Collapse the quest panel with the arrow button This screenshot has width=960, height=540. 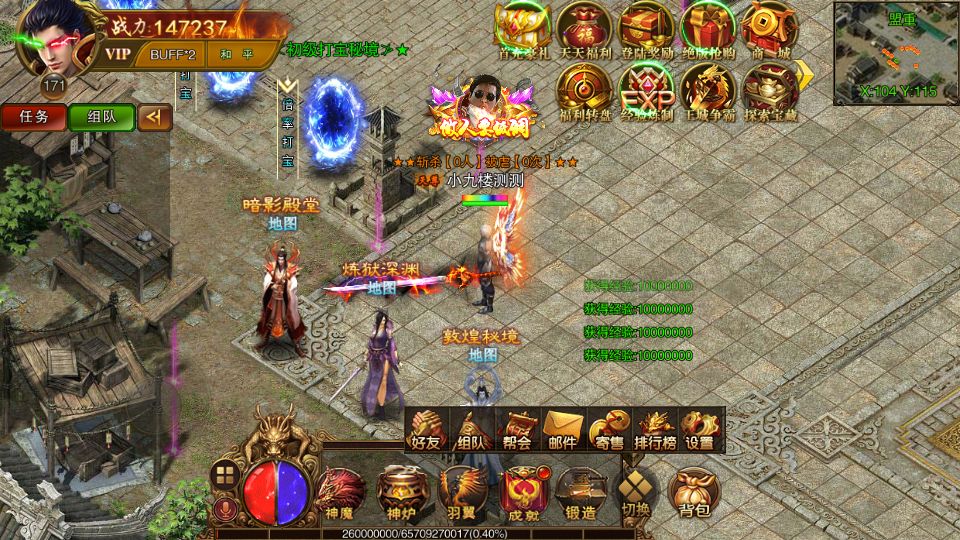(153, 117)
